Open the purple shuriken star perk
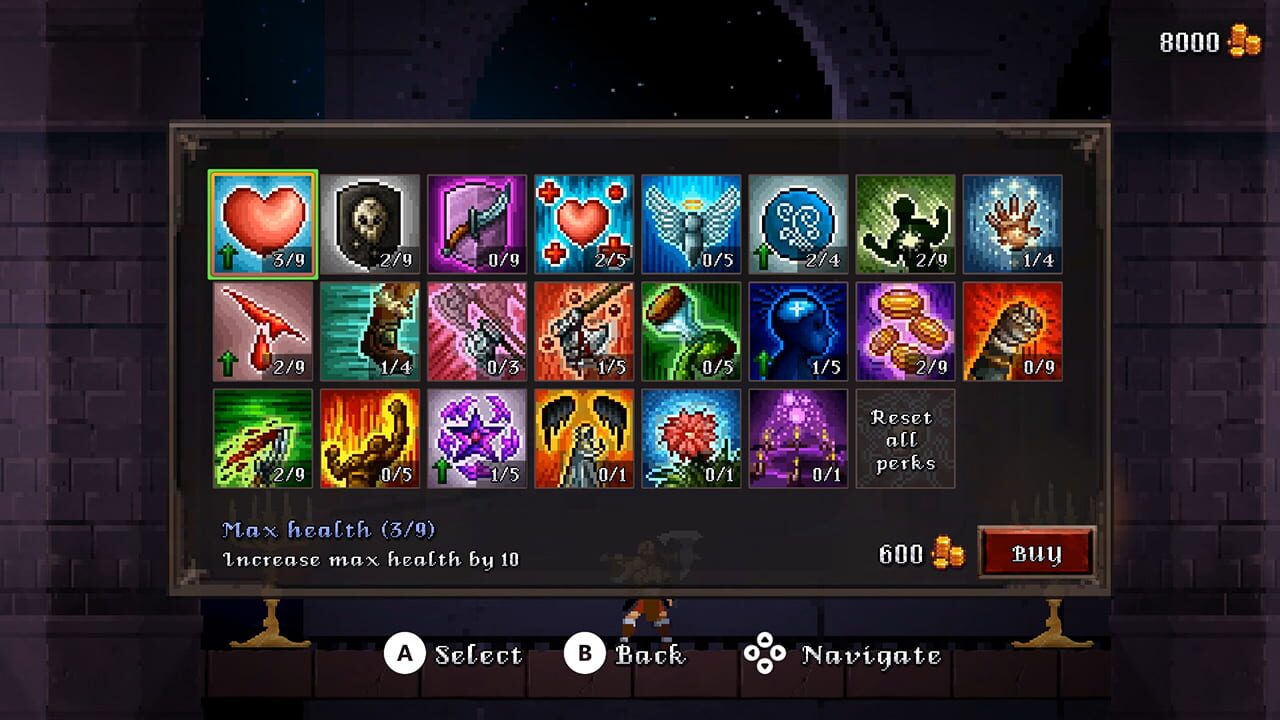 [x=477, y=437]
